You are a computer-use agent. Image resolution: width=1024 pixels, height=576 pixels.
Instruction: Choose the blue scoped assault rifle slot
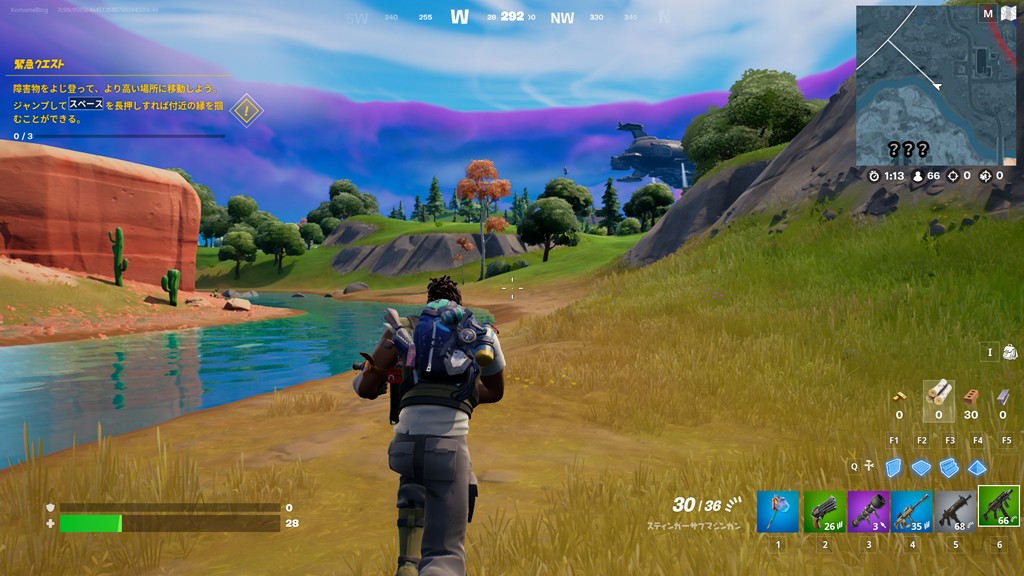click(912, 511)
